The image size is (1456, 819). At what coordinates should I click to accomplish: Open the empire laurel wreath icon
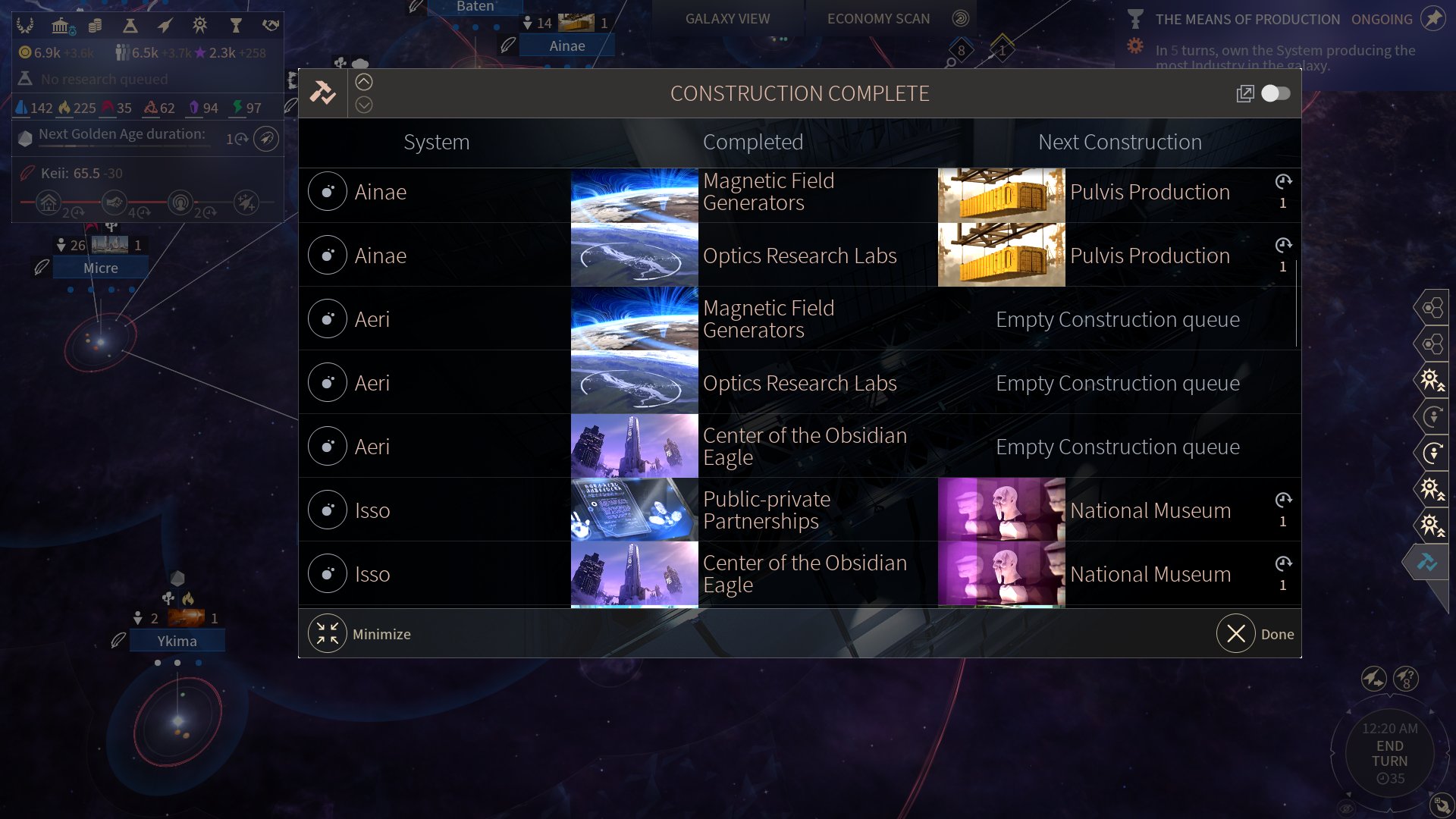pos(25,26)
